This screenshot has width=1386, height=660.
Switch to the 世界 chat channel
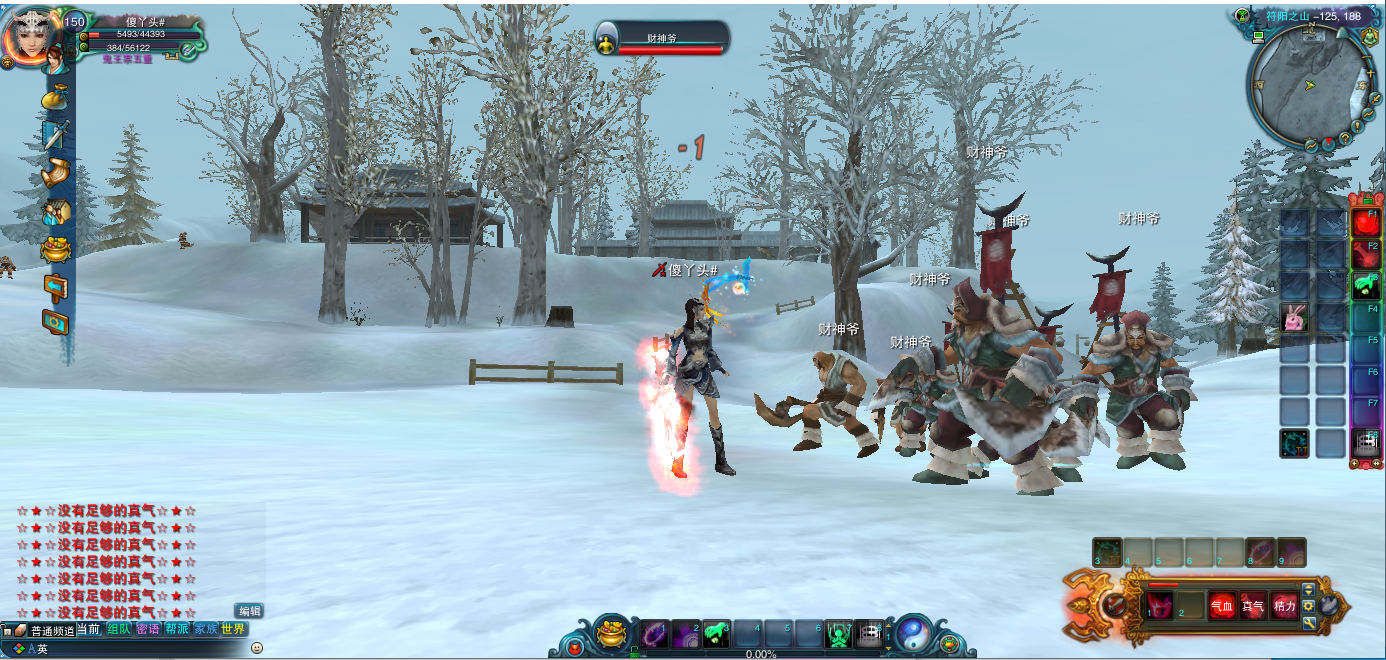[x=234, y=629]
